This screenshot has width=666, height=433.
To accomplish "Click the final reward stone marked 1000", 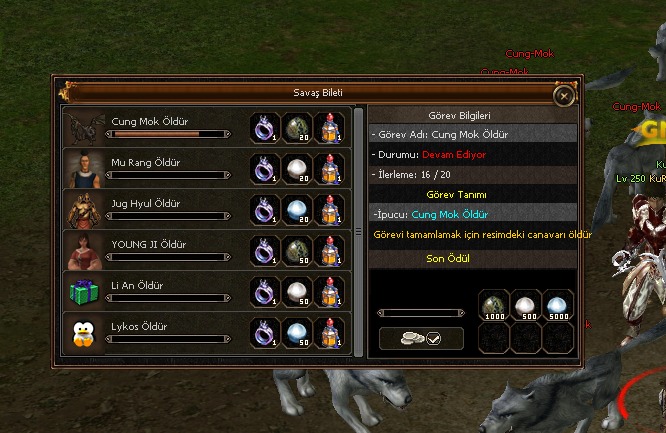I will [495, 306].
